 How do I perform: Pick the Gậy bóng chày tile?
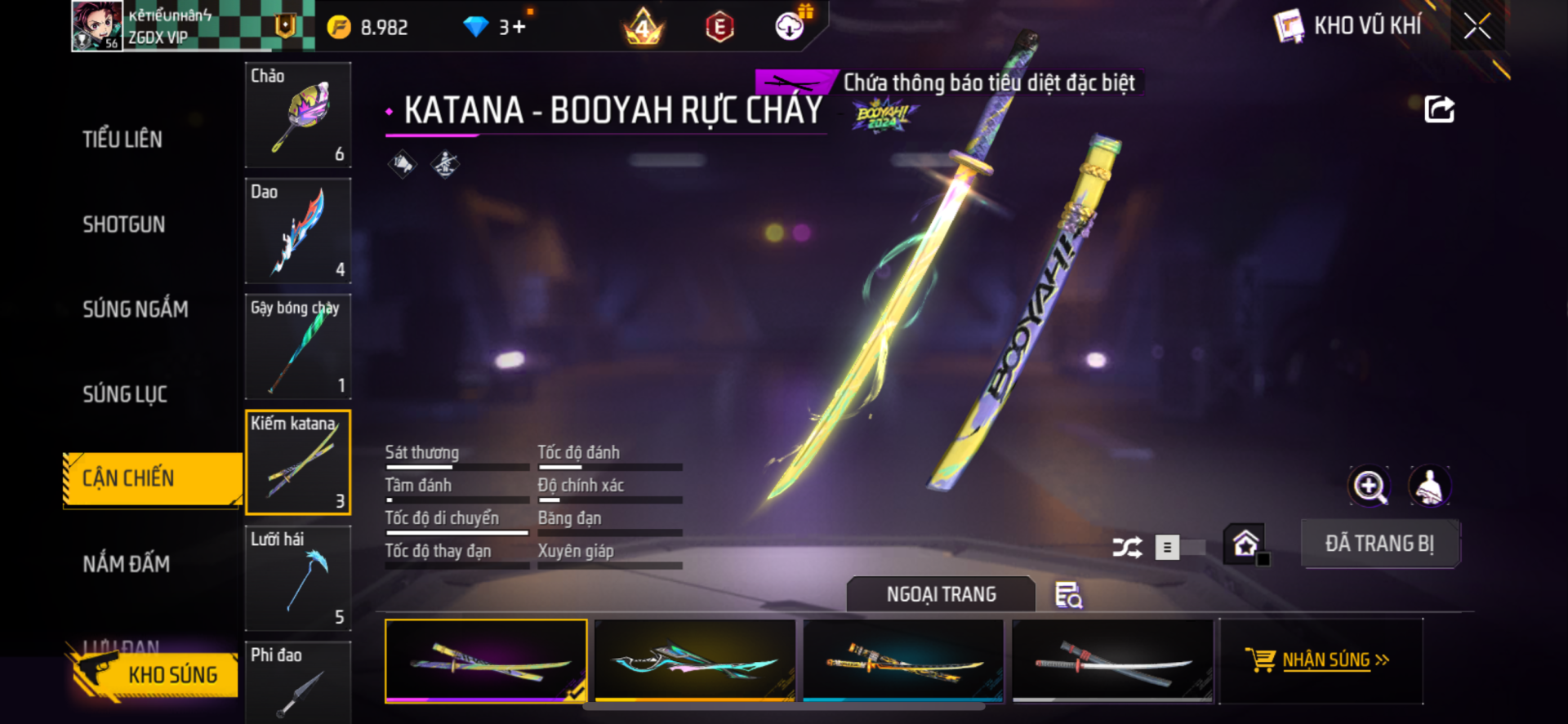298,347
